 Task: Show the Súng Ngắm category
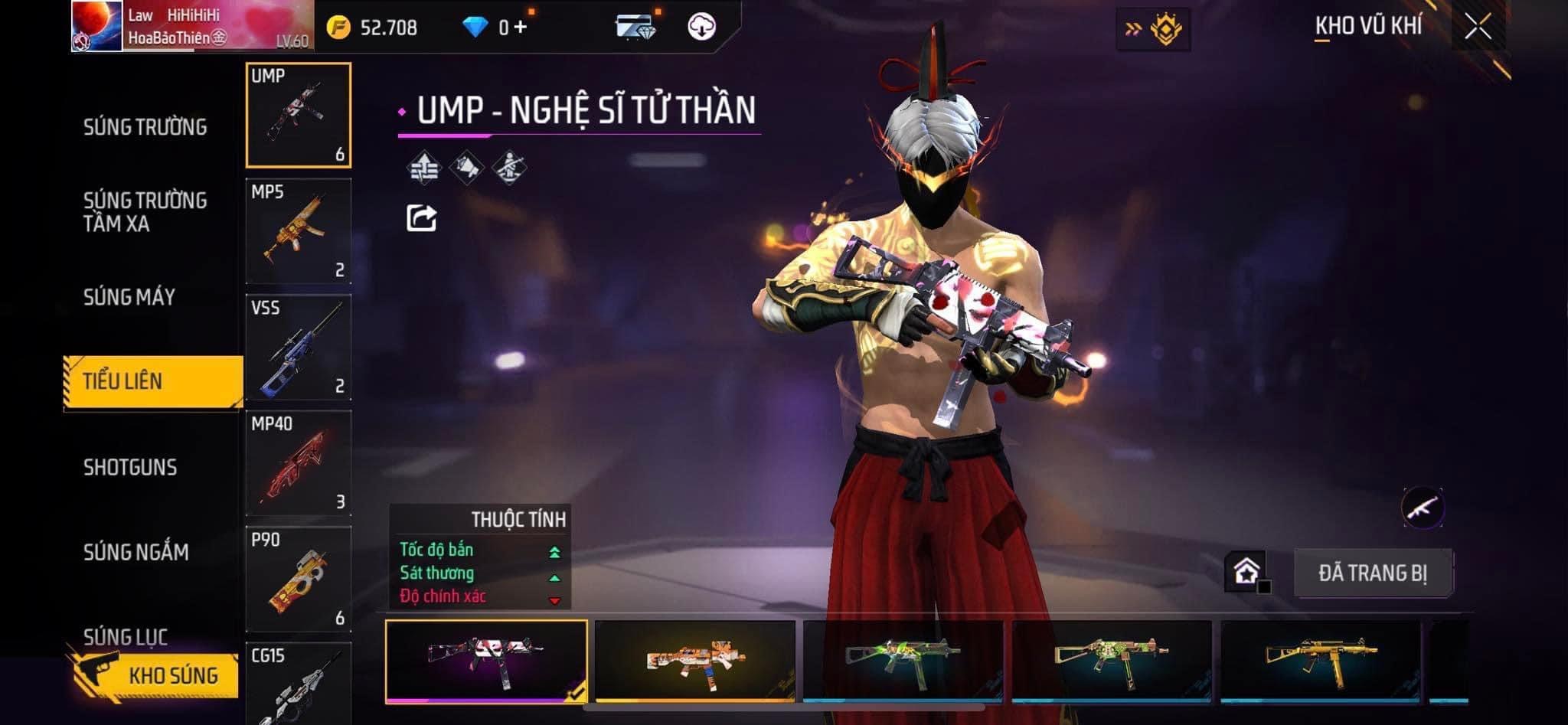point(136,552)
